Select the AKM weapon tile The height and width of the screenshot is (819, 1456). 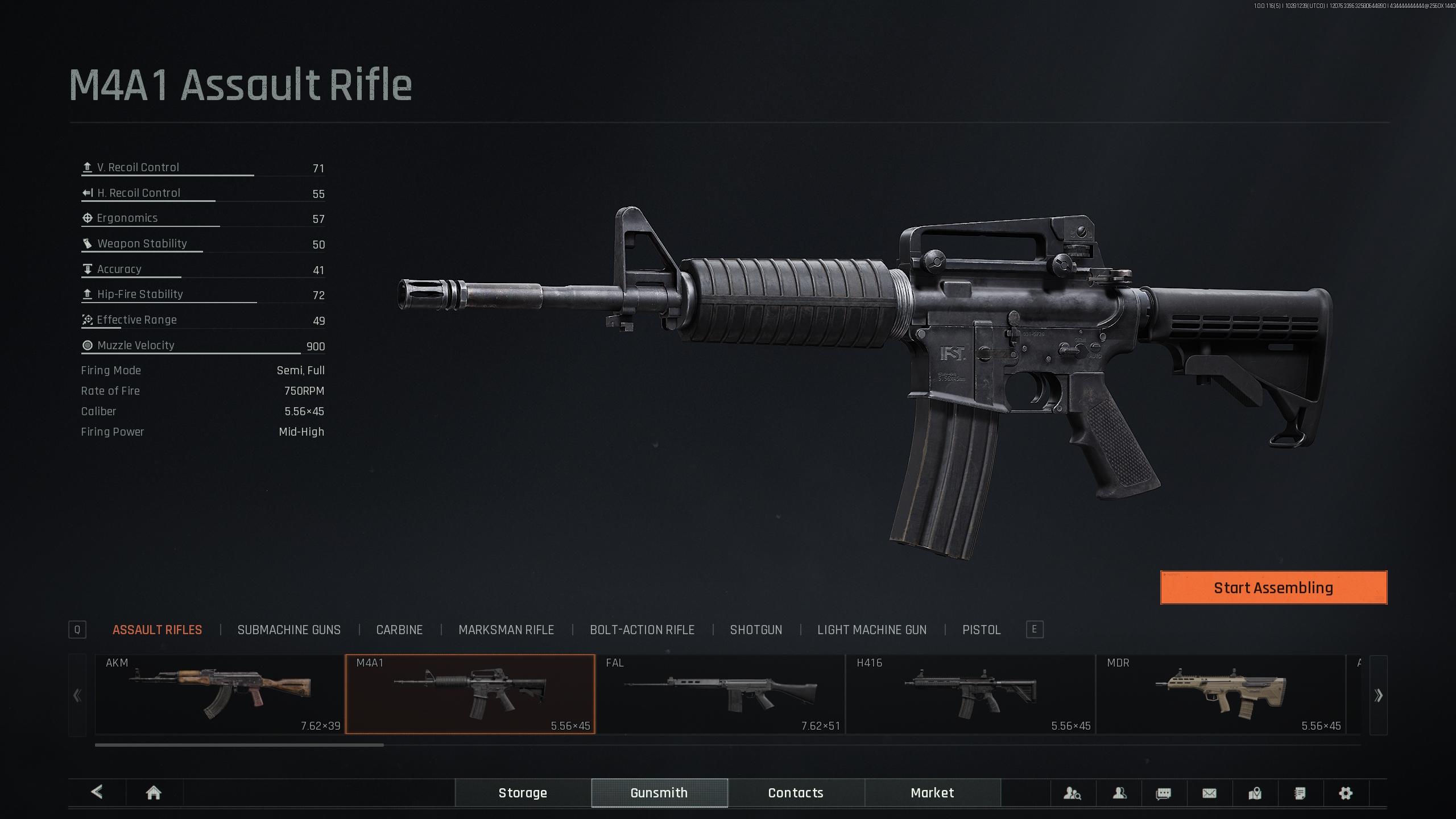coord(220,694)
